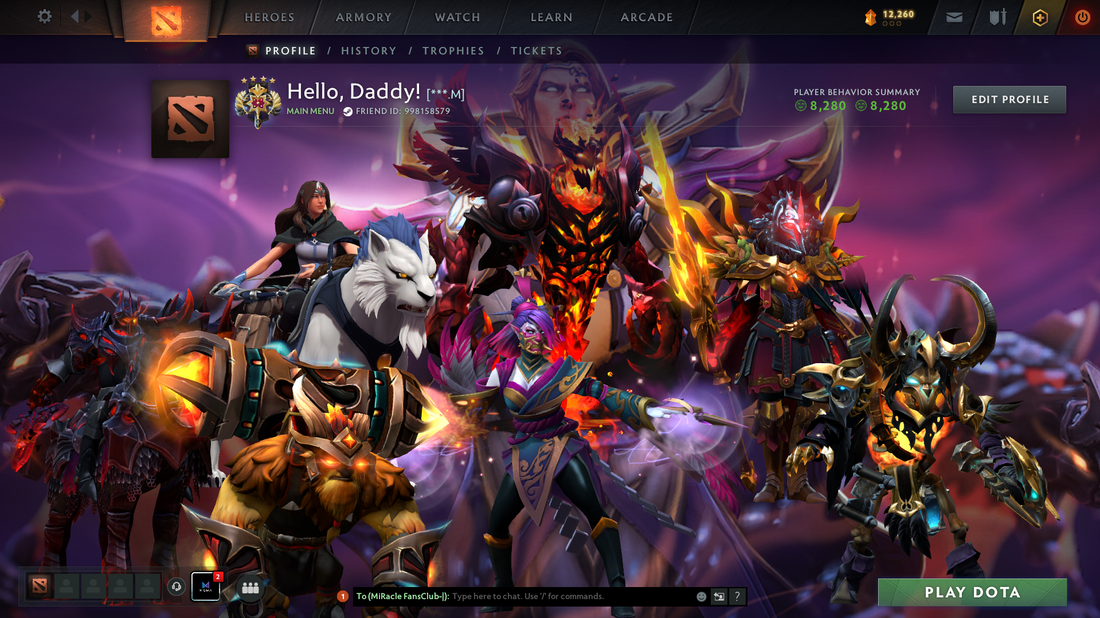This screenshot has width=1100, height=618.
Task: Click the shards balance 12,260
Action: (890, 16)
